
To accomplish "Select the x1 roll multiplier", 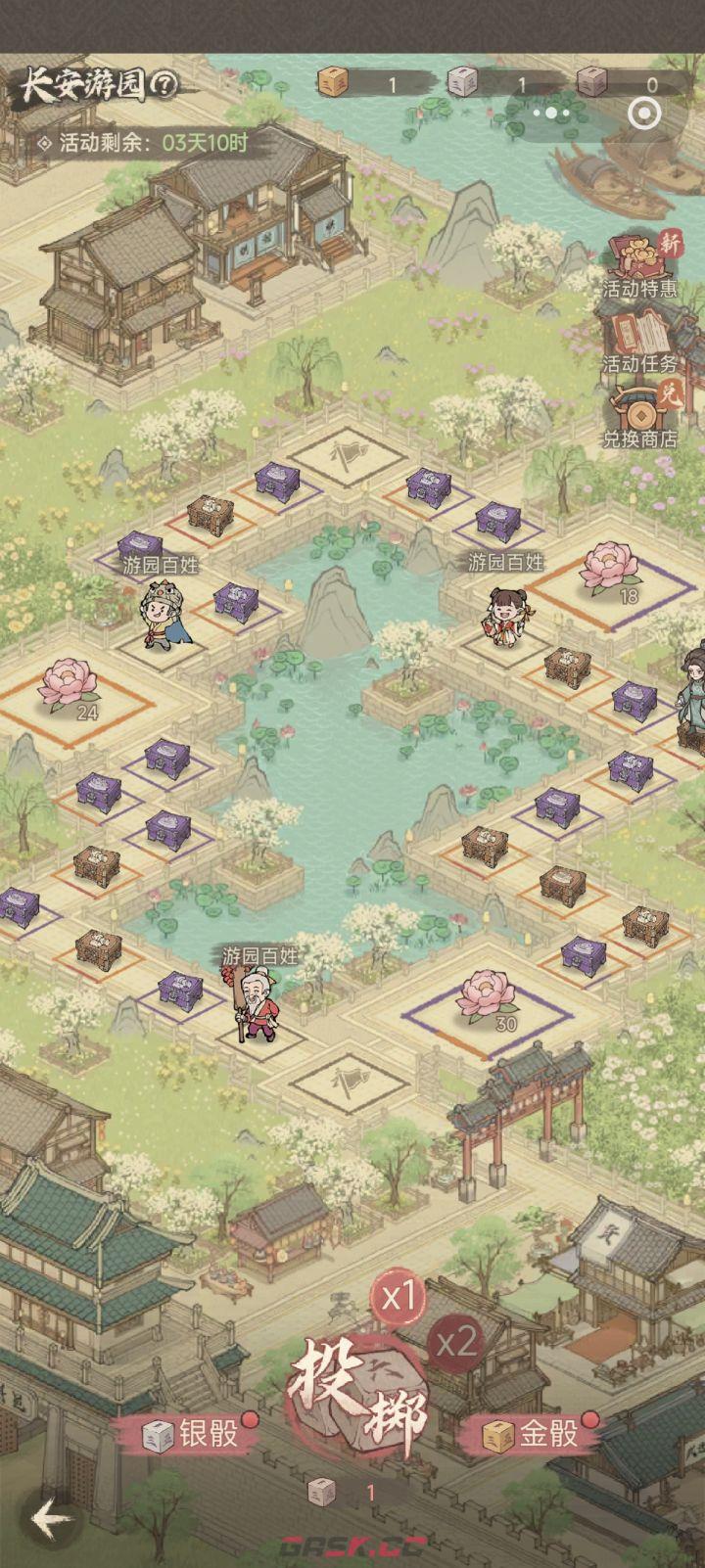I will pyautogui.click(x=399, y=1298).
